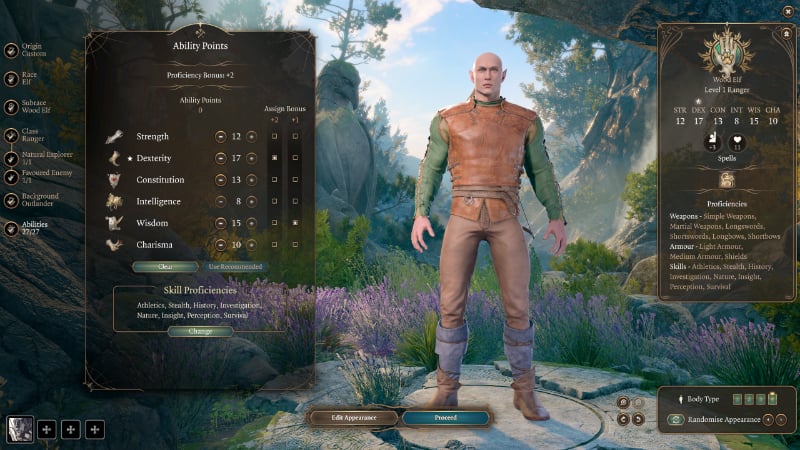This screenshot has height=450, width=800.
Task: Tick the +2 bonus box for Strength
Action: 275,136
